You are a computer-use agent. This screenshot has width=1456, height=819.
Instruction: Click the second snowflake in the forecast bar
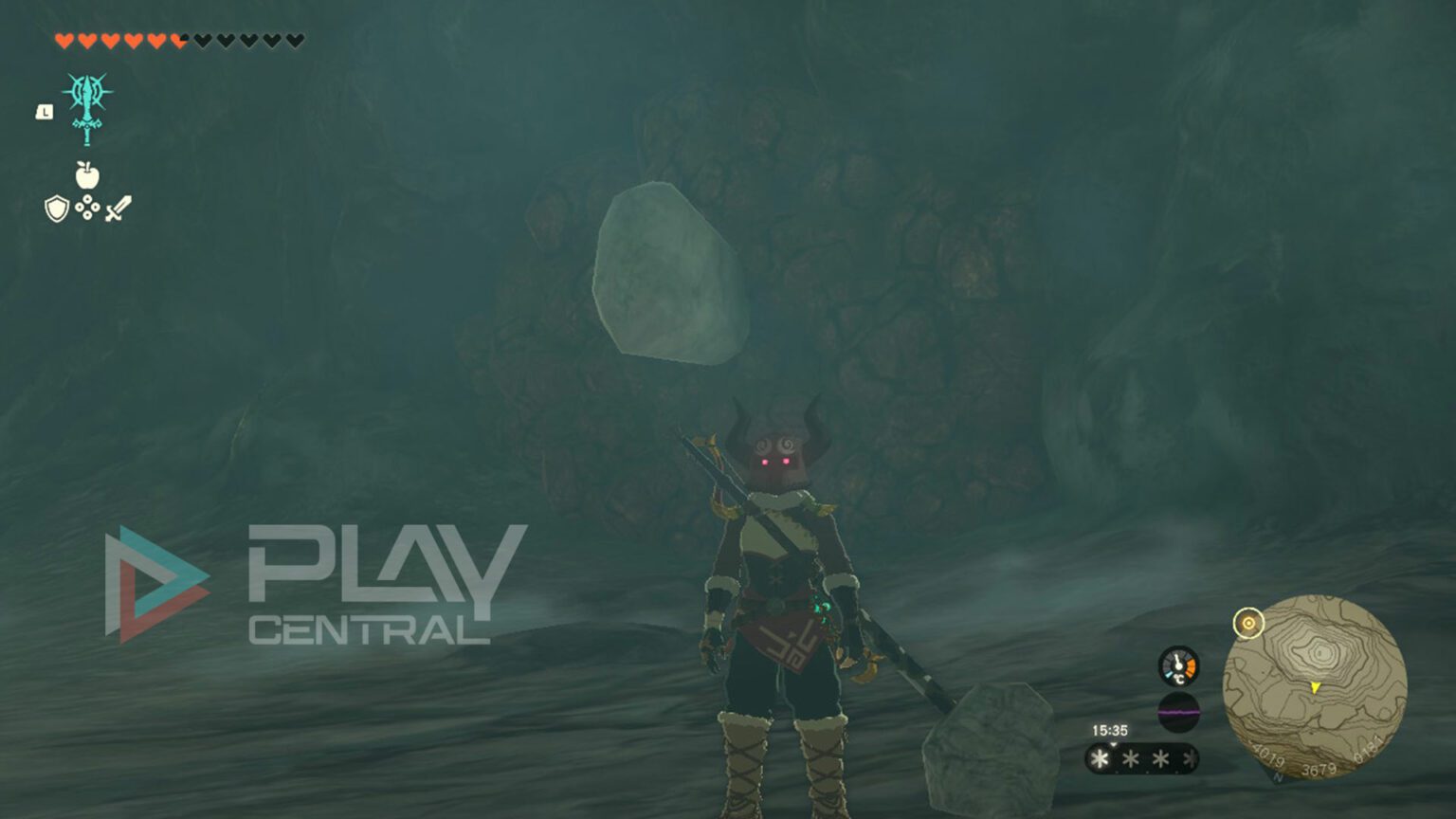pos(1130,757)
